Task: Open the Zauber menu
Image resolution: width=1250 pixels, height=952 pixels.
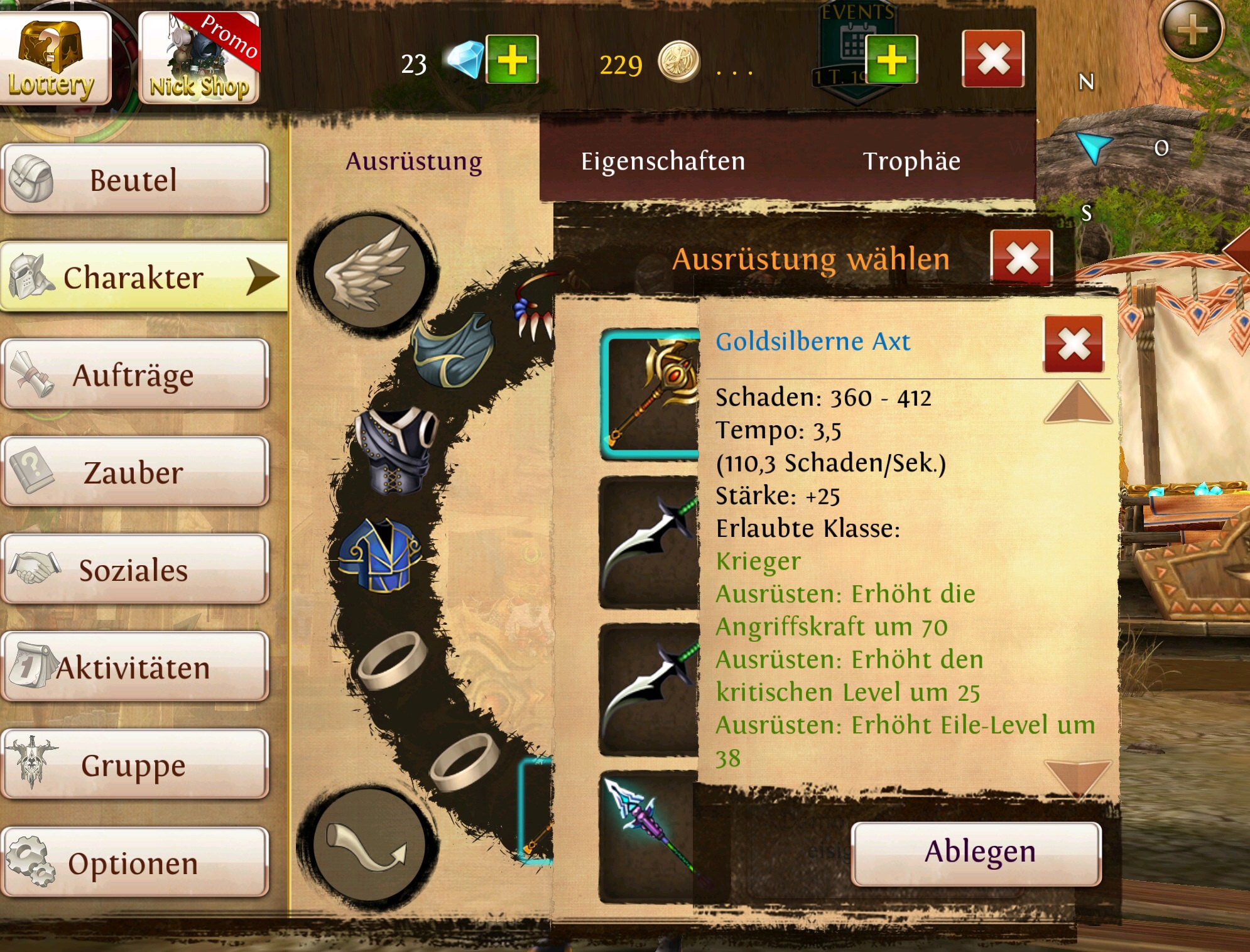Action: click(134, 472)
